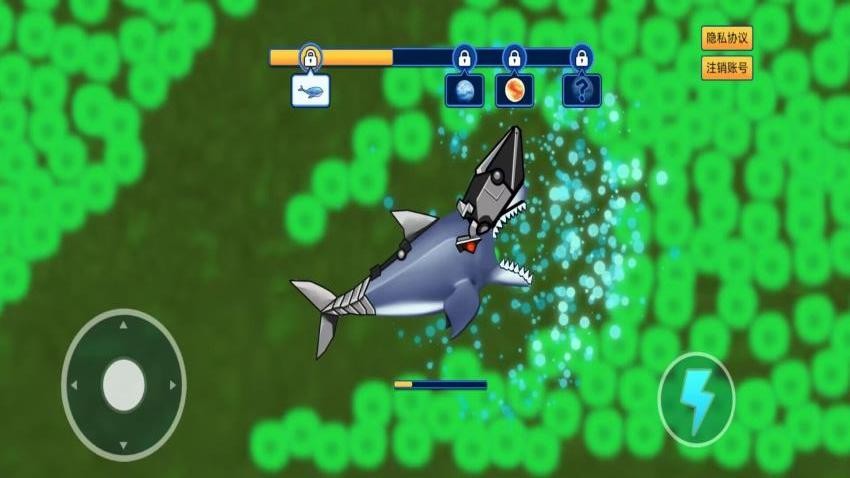Select the locked question mark icon
The image size is (850, 478).
click(581, 91)
